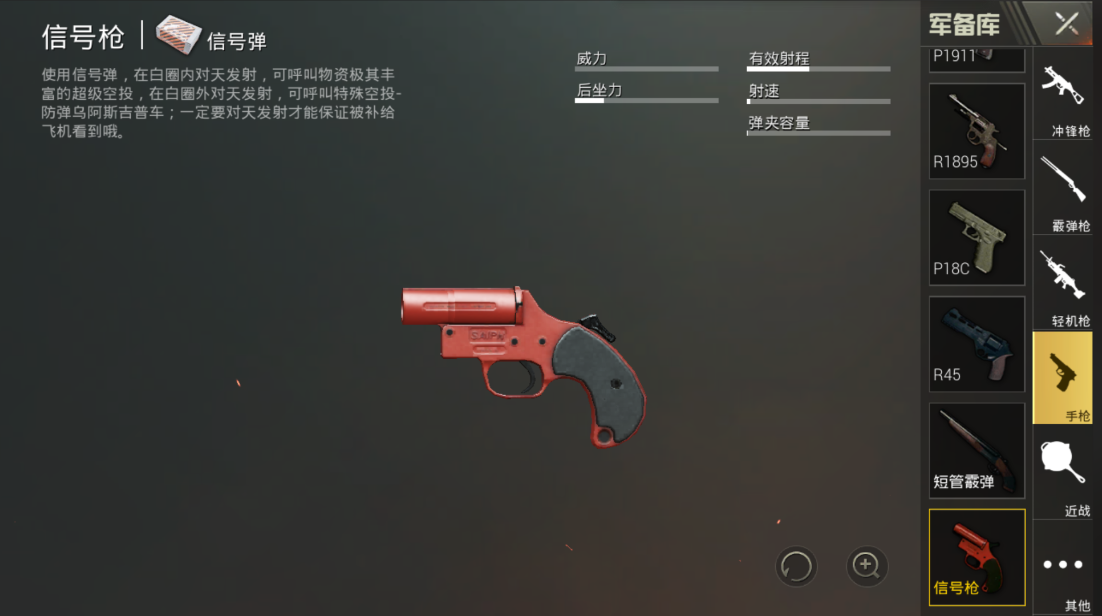
Task: Pick the 短管霰弹 sawed-off shotgun
Action: click(x=977, y=450)
